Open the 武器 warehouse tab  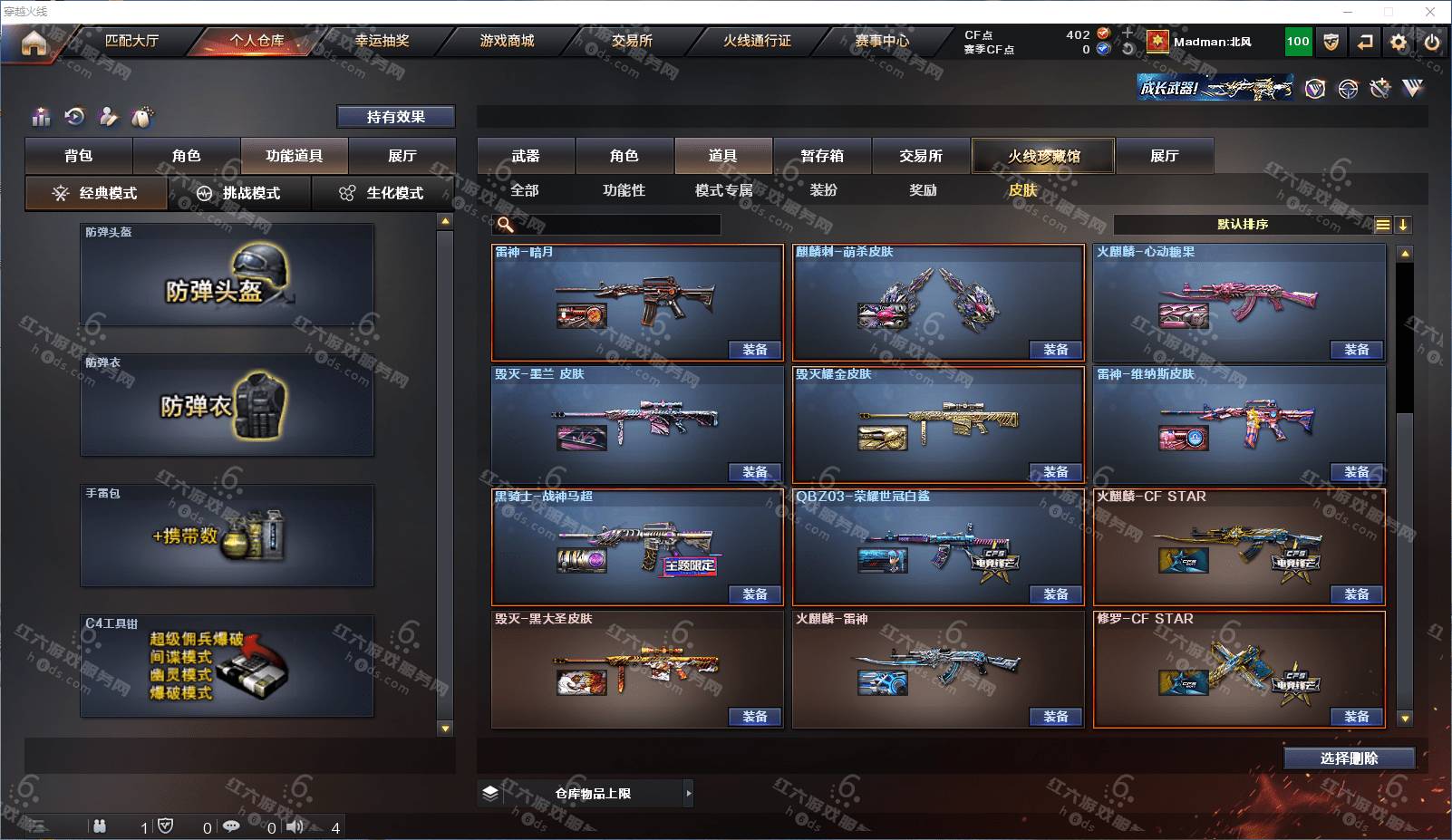526,156
